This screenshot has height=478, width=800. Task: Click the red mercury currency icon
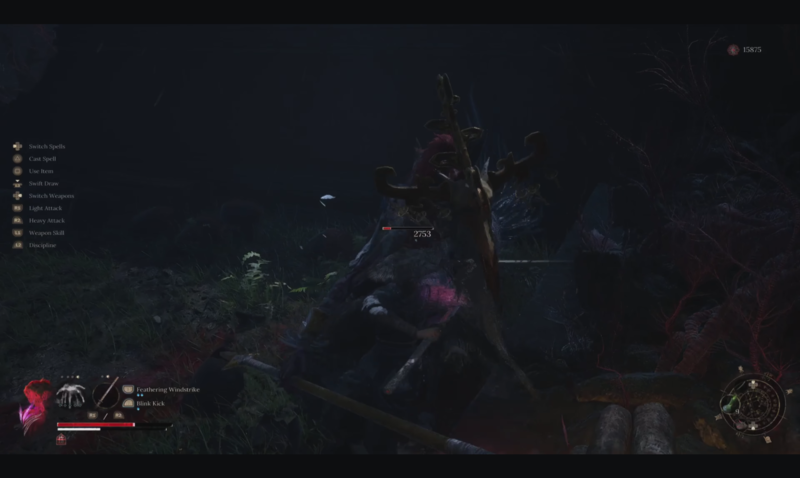pyautogui.click(x=732, y=49)
